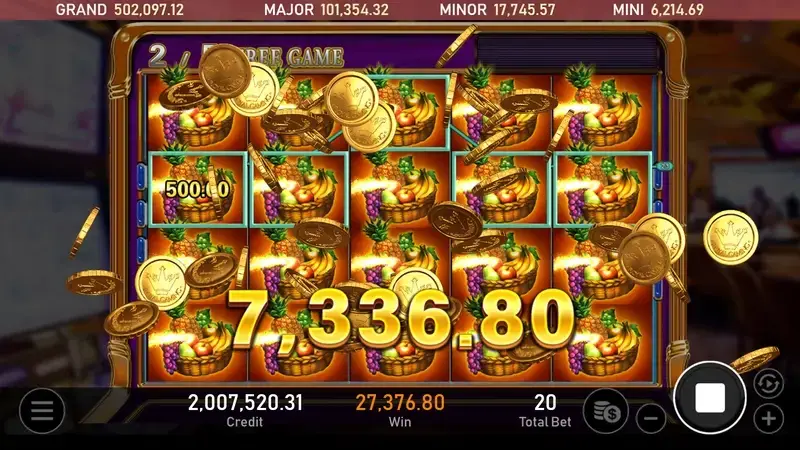Stop the spin with the square button

tap(710, 398)
